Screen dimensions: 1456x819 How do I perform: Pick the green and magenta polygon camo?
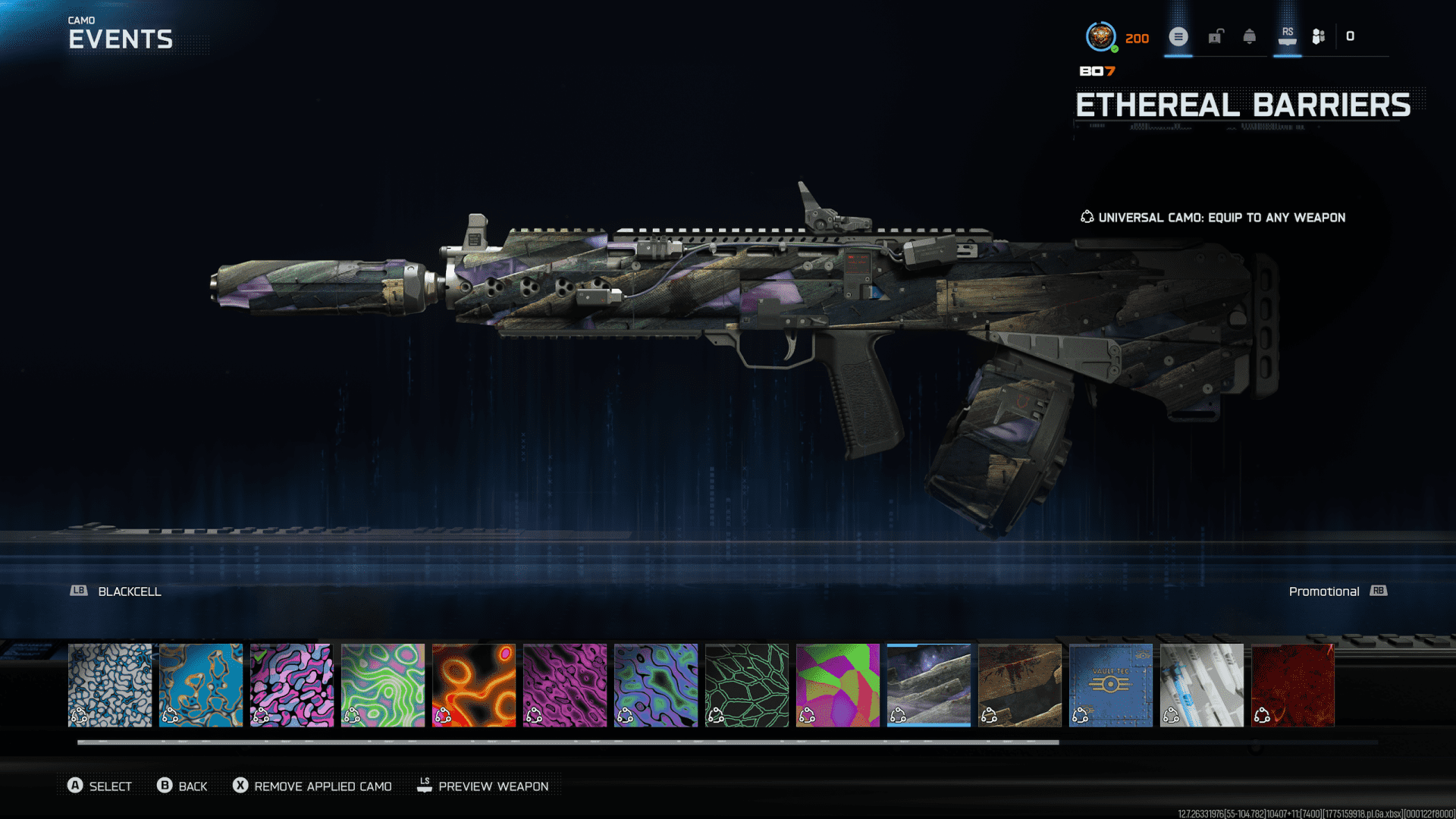(838, 685)
